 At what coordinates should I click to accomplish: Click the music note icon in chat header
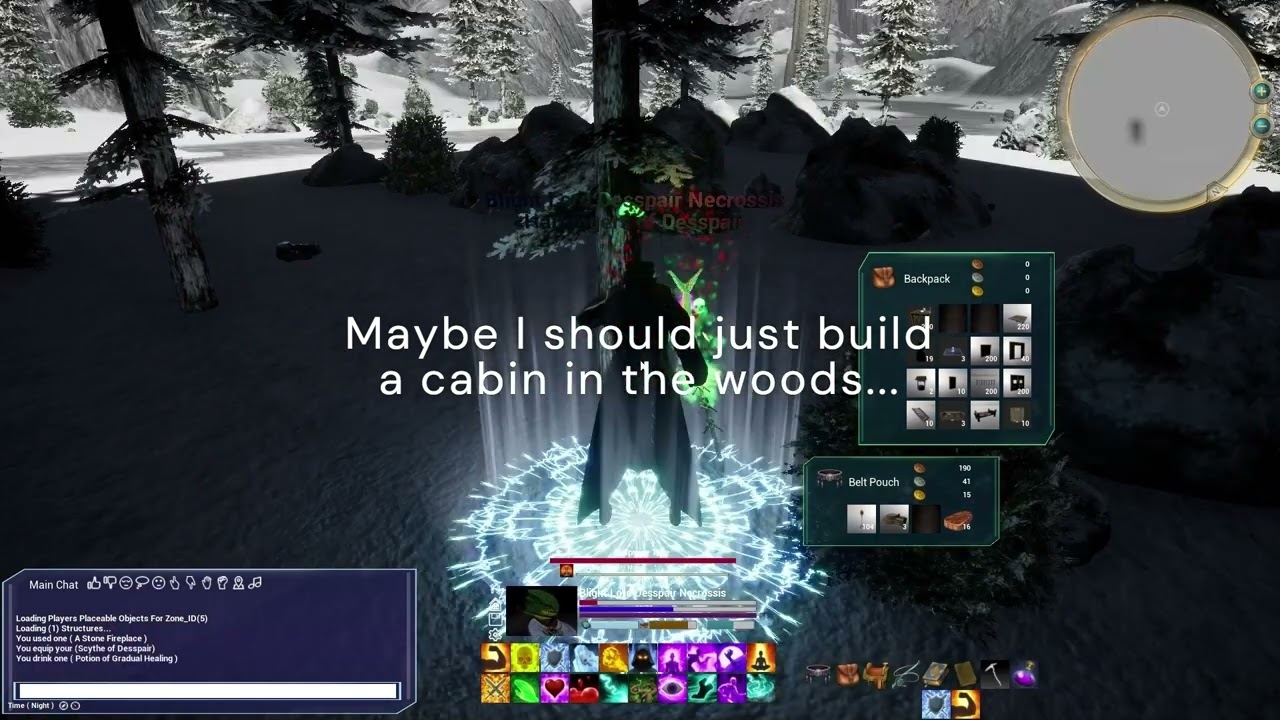(x=255, y=584)
